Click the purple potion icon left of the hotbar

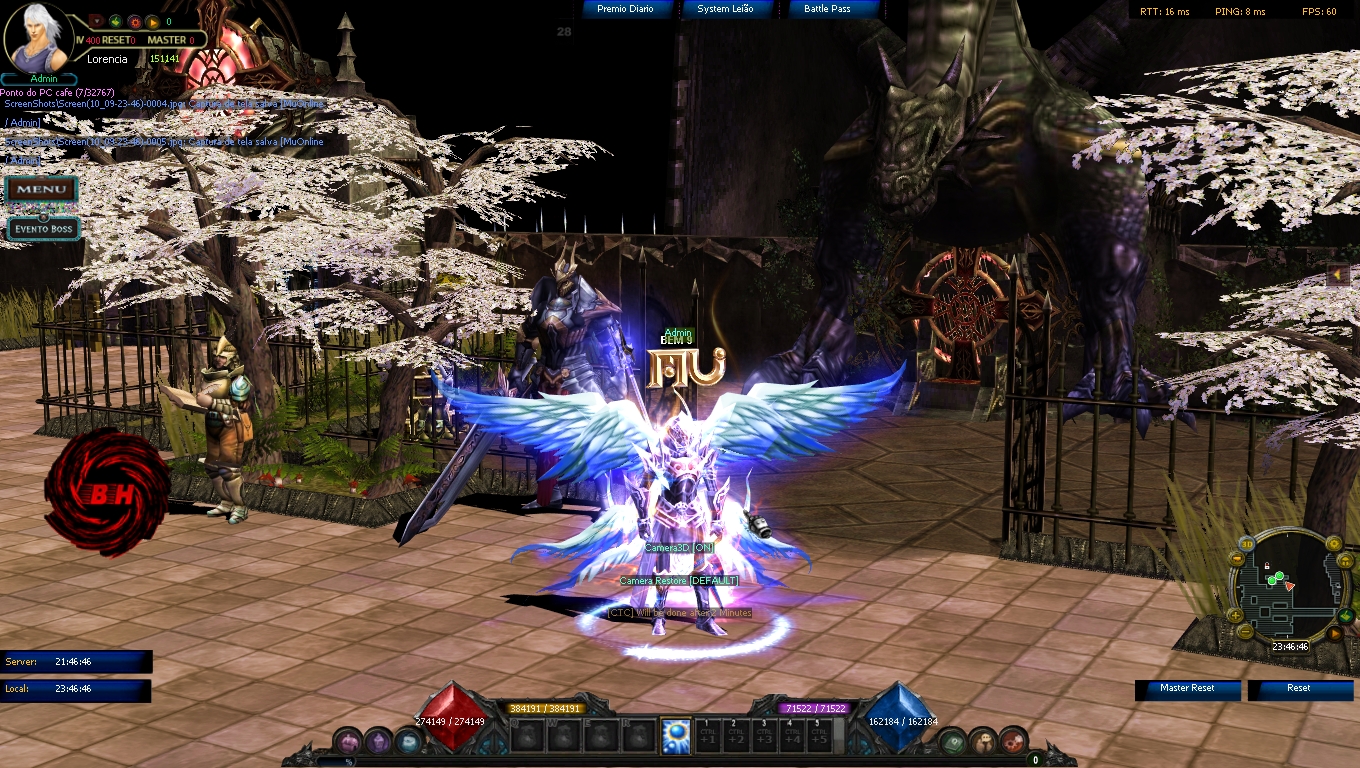click(346, 740)
